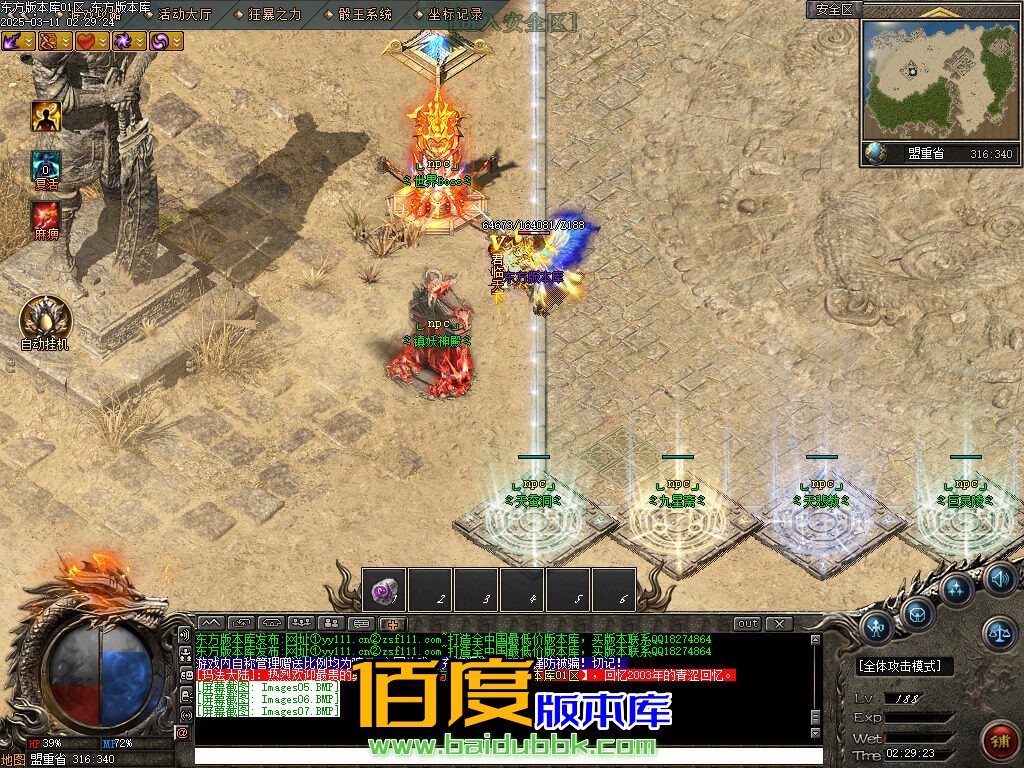Use the purple stone in hotbar slot one
1024x768 pixels.
point(384,590)
